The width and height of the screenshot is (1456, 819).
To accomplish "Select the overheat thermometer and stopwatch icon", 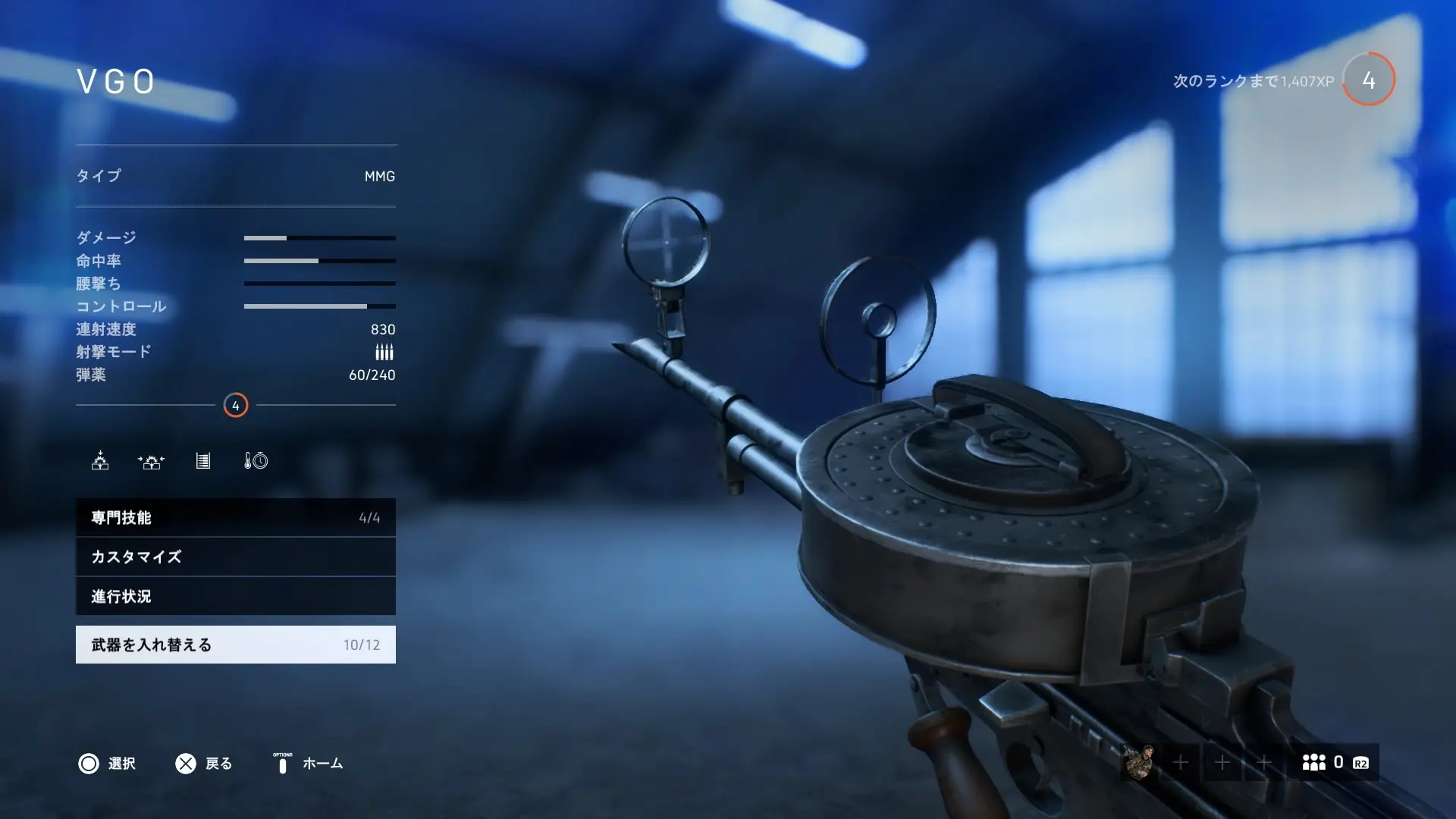I will pos(256,461).
